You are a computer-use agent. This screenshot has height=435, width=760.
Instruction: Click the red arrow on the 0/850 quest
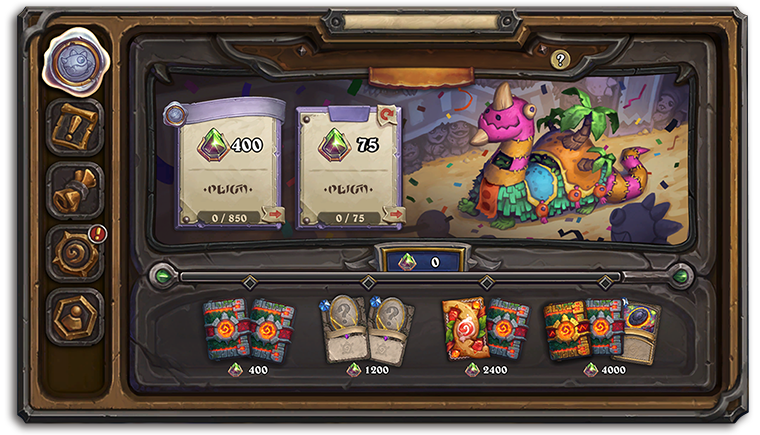271,214
